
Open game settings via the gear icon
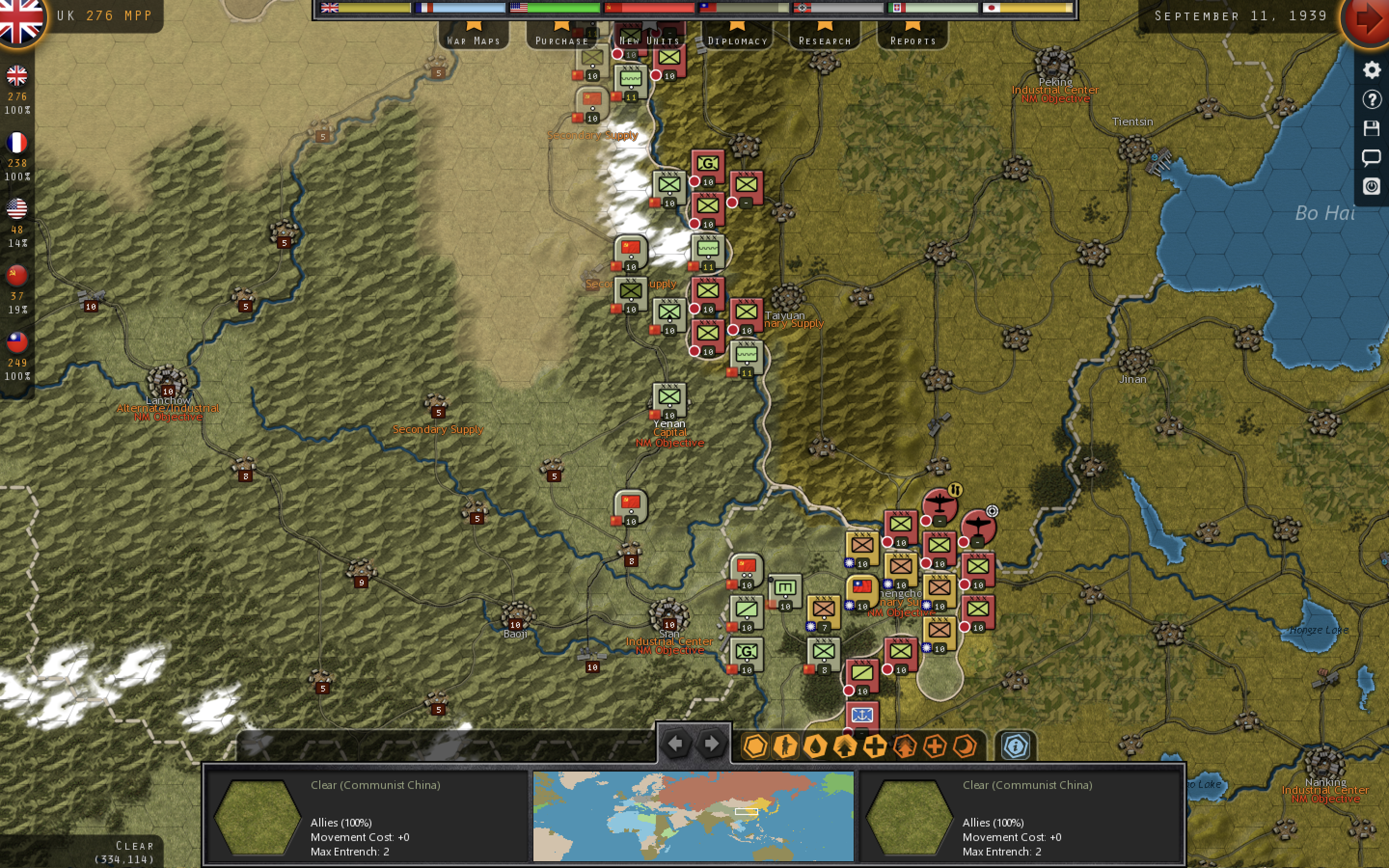(x=1371, y=70)
